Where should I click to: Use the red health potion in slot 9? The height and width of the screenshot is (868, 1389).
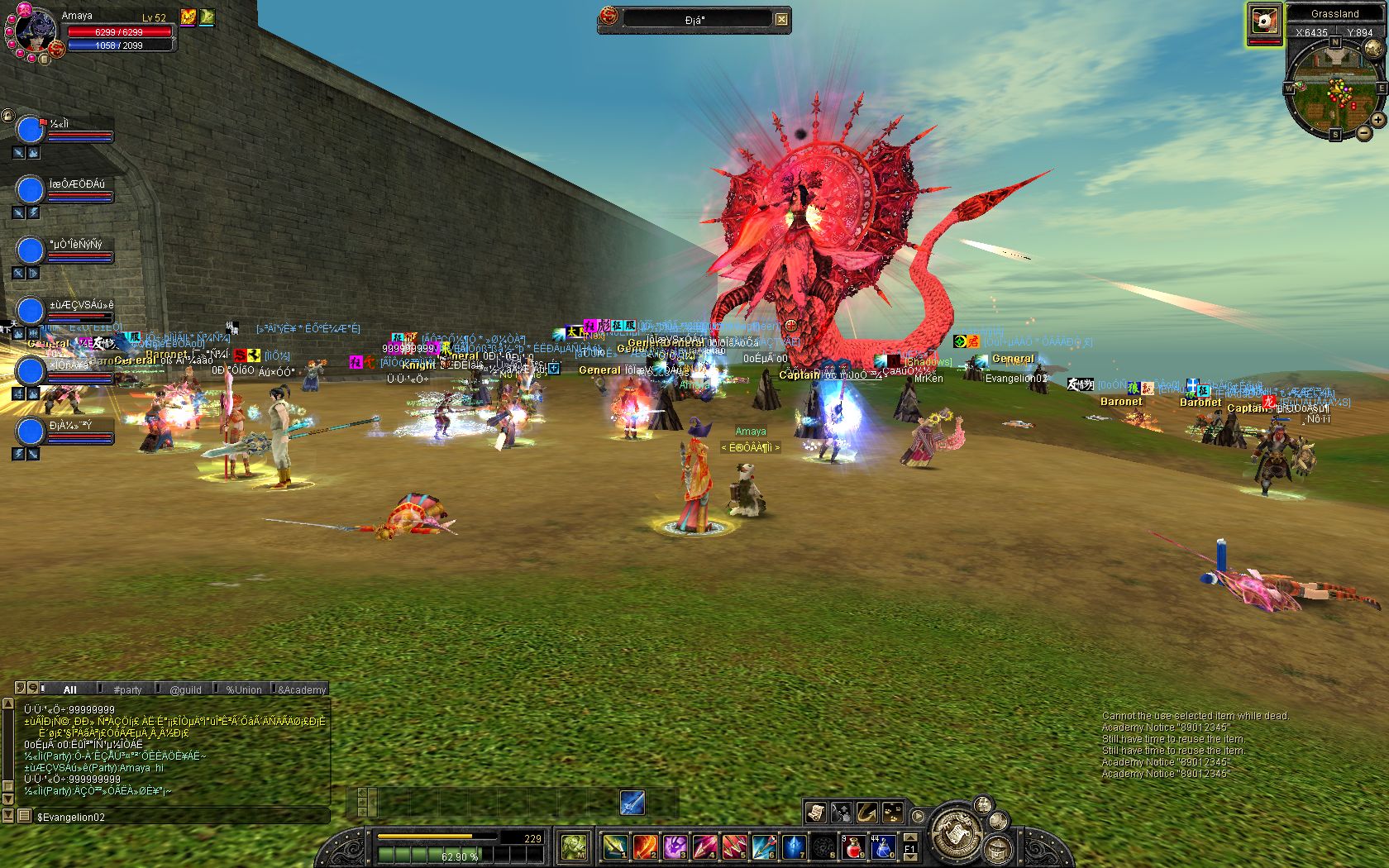click(854, 847)
